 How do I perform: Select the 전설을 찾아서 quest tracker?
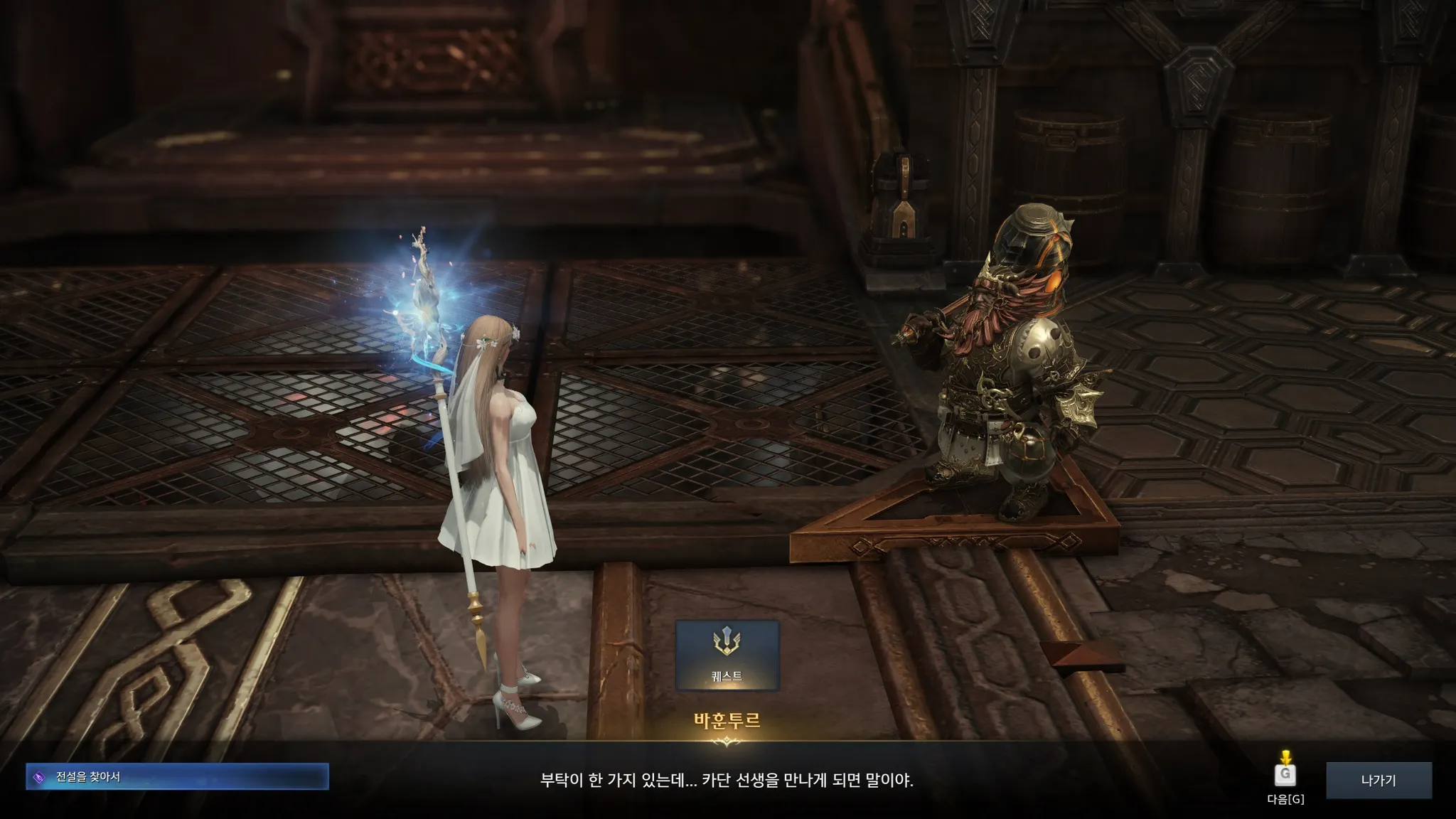[x=177, y=777]
